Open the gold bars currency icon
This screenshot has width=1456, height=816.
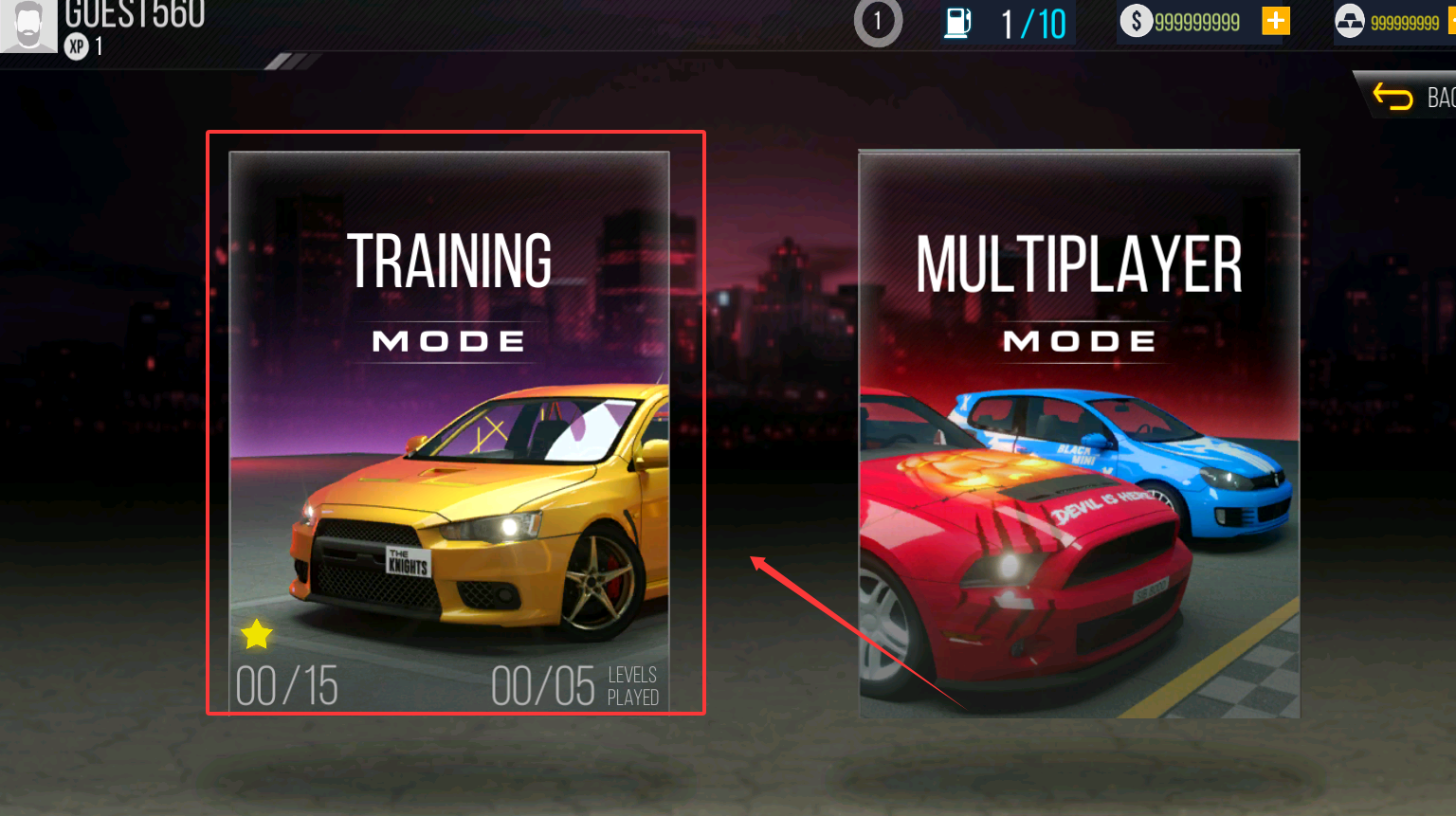[1349, 21]
